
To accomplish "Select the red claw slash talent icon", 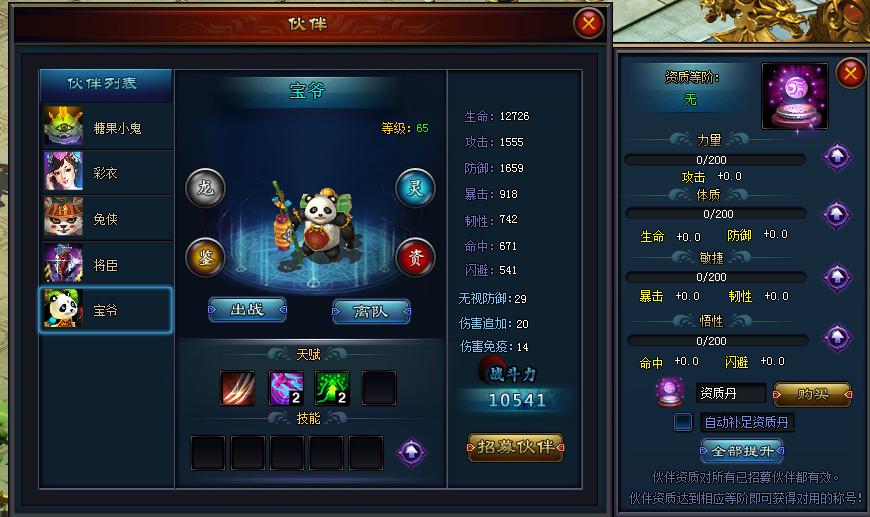I will point(238,387).
